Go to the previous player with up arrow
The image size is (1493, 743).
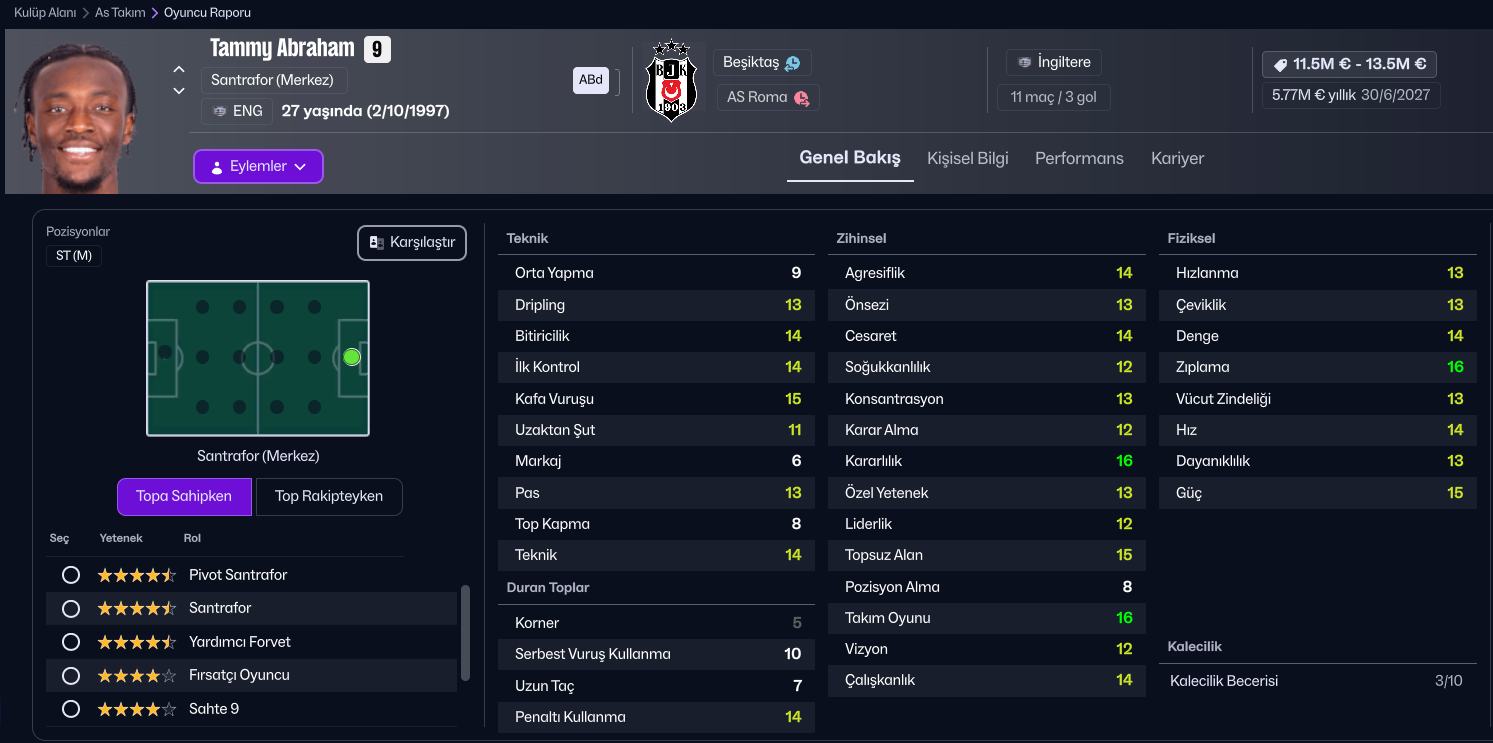coord(179,70)
